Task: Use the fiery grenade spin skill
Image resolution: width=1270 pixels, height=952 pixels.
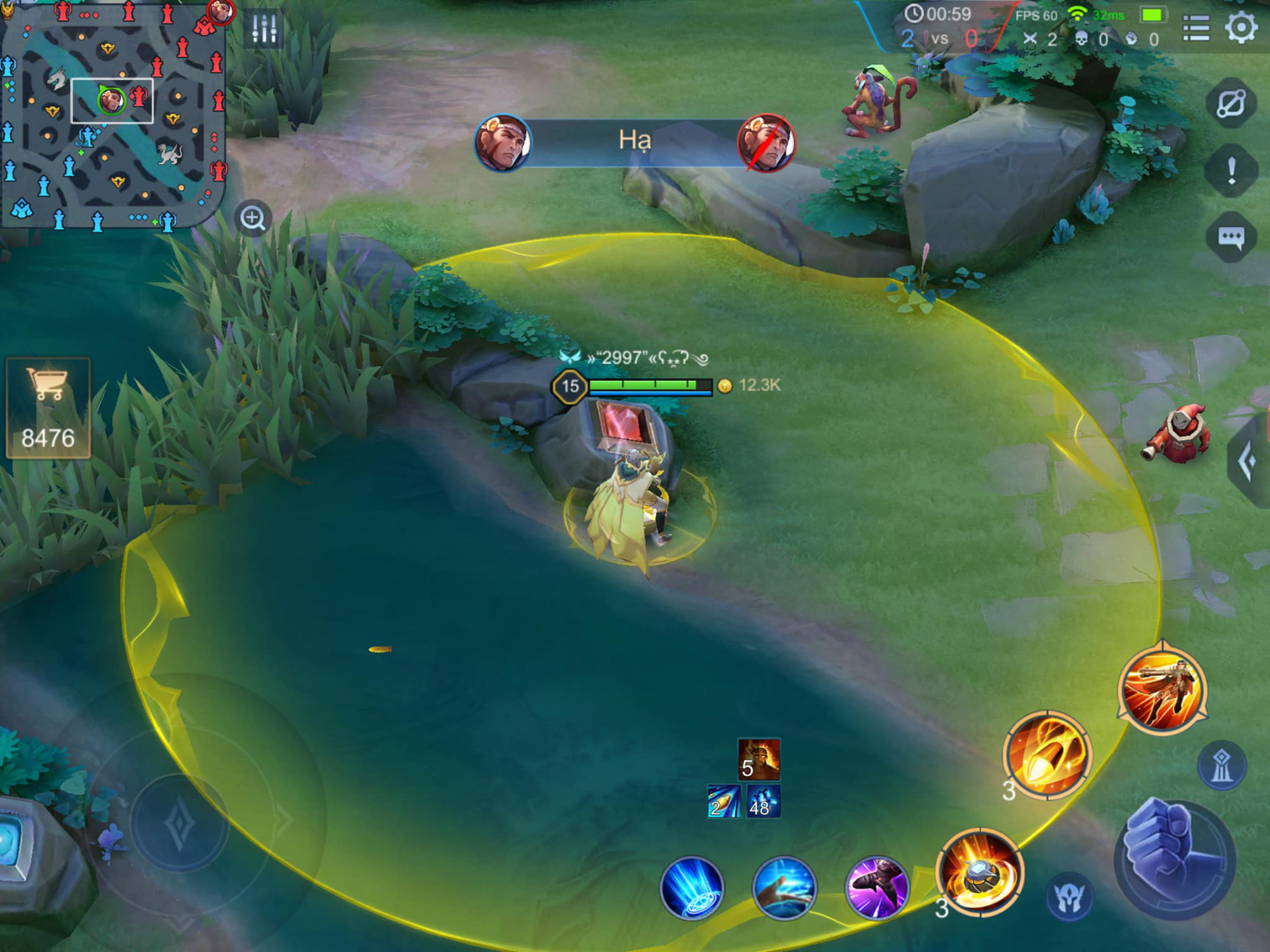Action: click(979, 873)
